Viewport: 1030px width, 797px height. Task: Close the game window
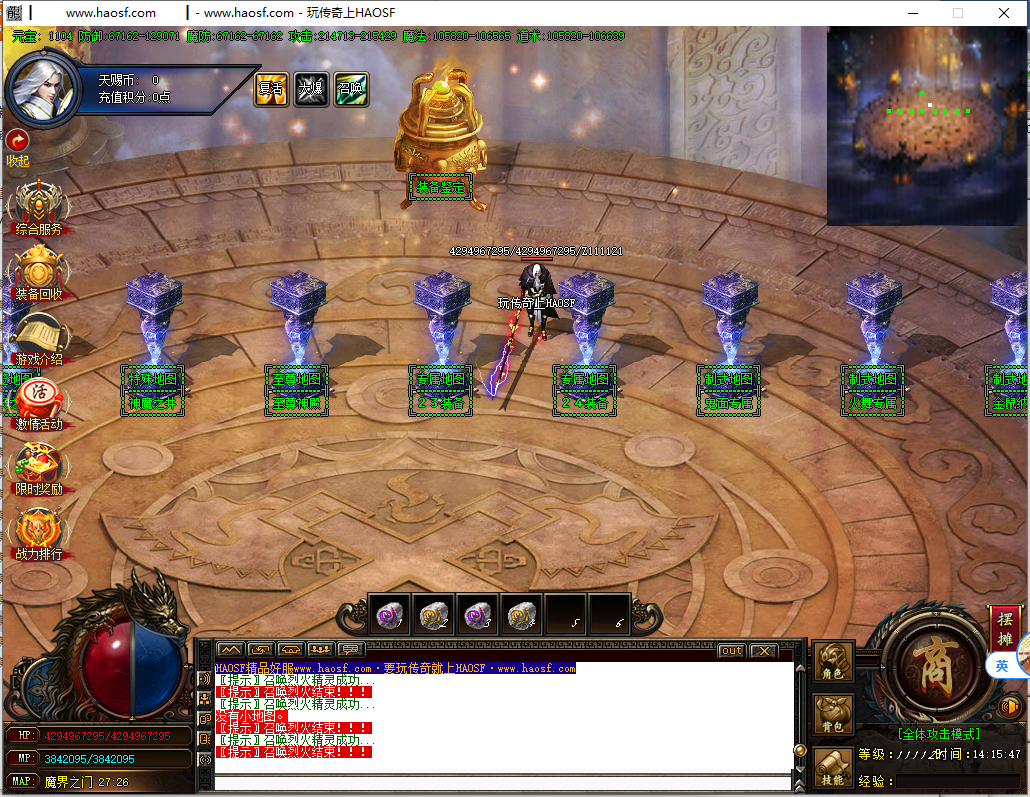pos(1004,13)
